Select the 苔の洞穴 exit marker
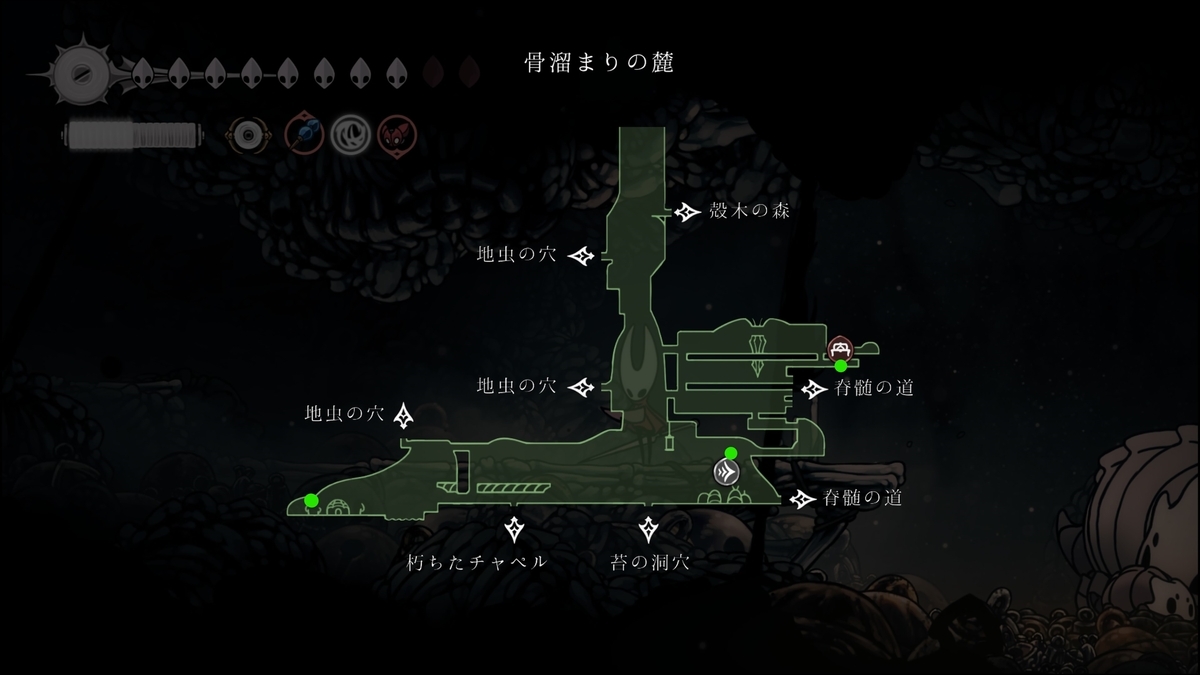 click(649, 528)
